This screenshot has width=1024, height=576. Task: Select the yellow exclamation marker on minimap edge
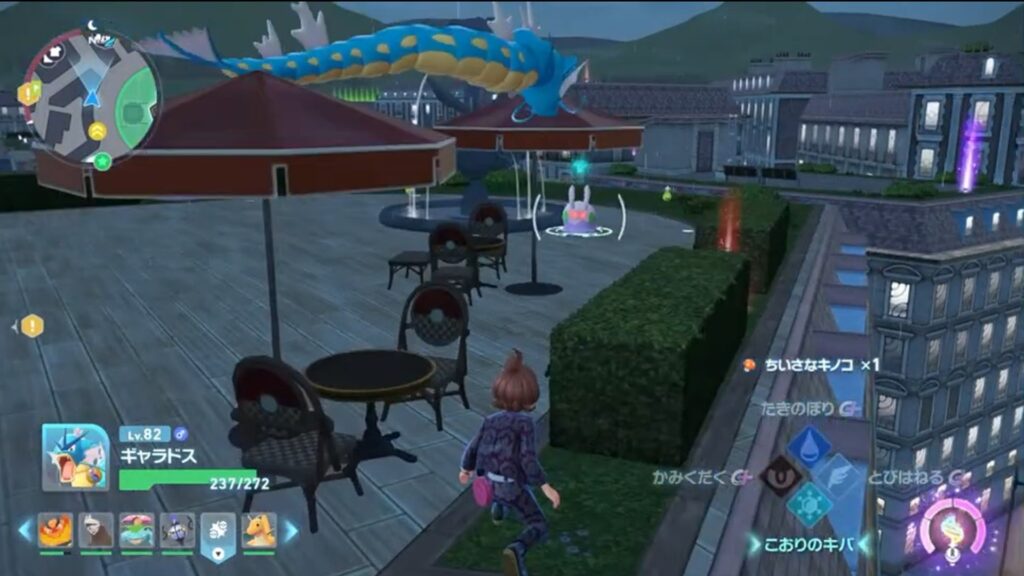(28, 92)
